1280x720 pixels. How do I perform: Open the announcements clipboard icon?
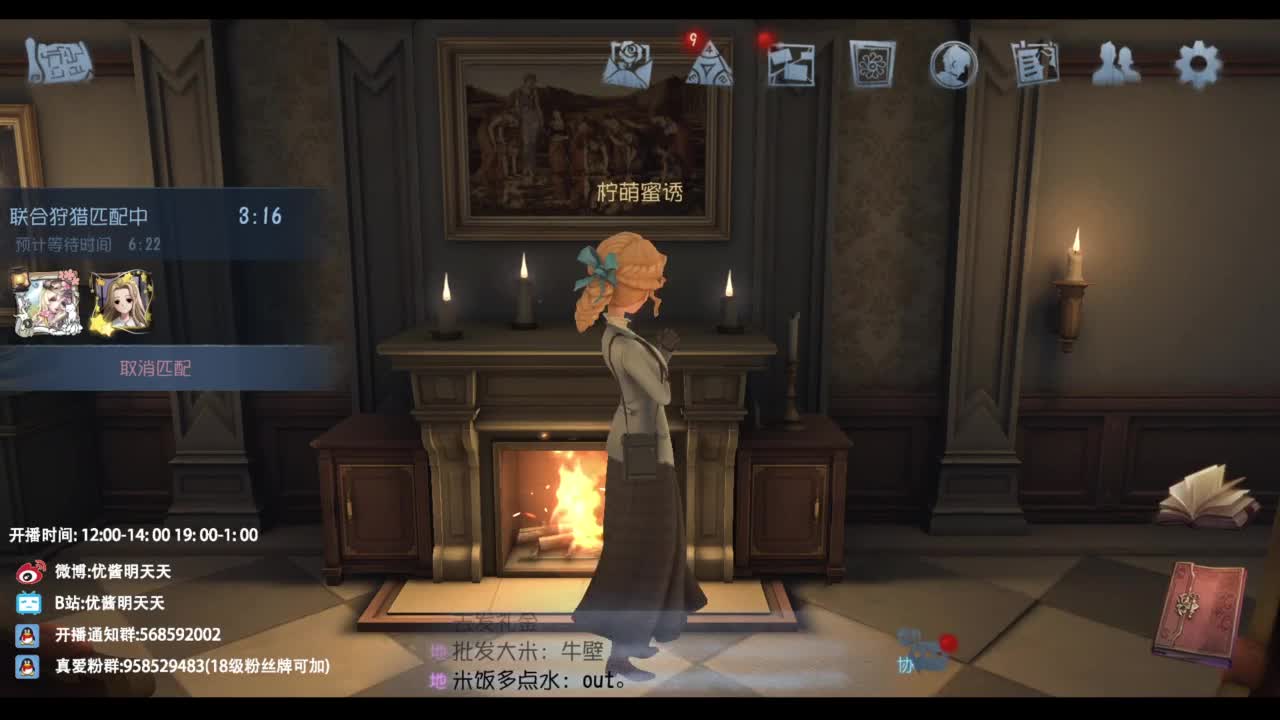tap(1036, 62)
